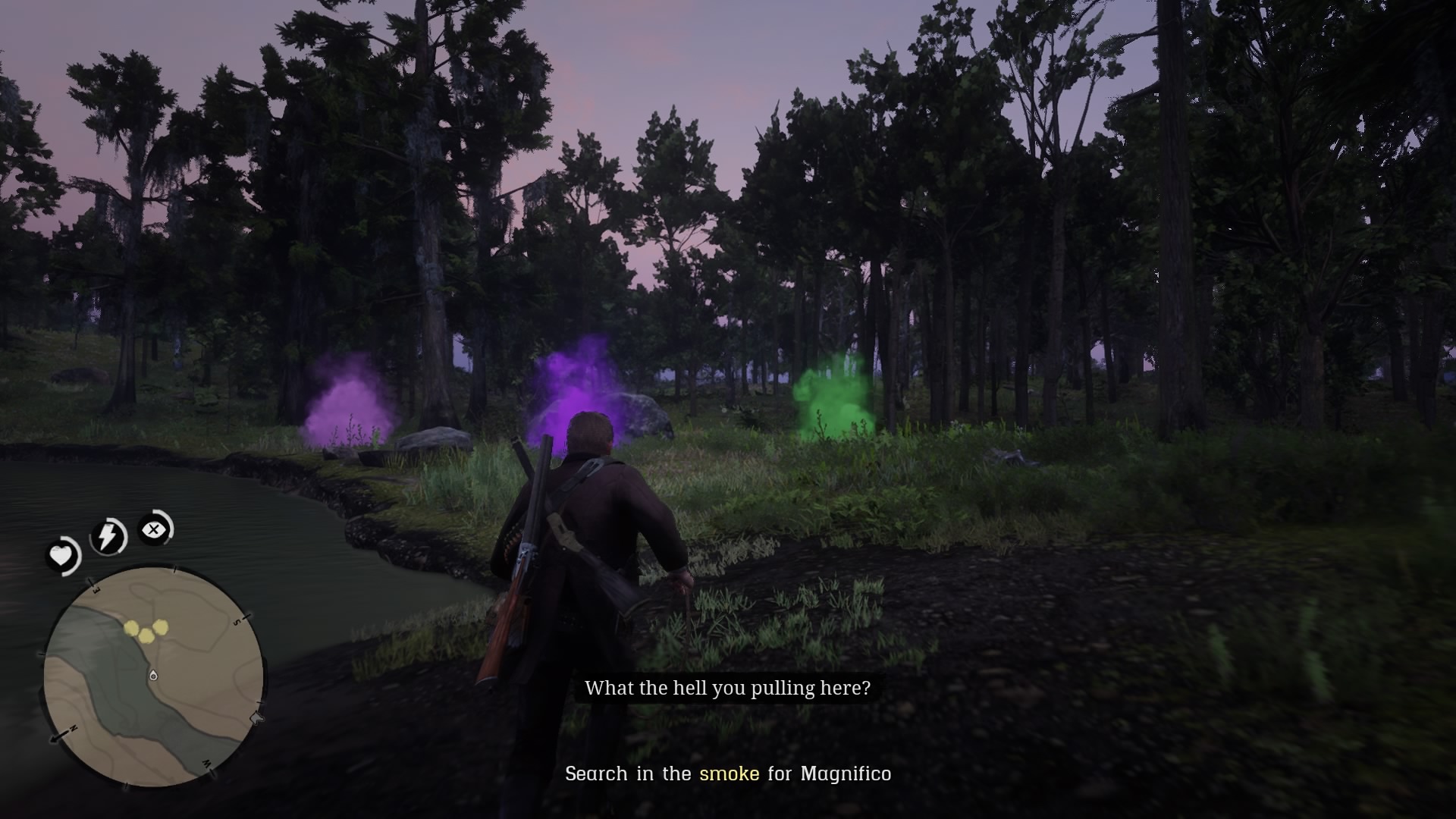Click the rightmost yellow minimap blip
Image resolution: width=1456 pixels, height=819 pixels.
(161, 627)
